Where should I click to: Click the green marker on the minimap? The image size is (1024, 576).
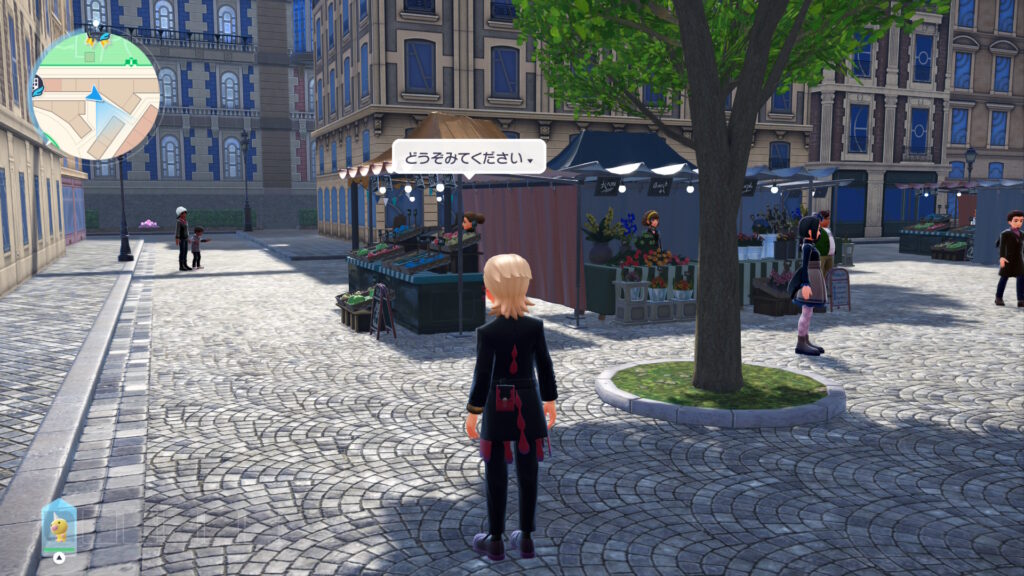(x=131, y=62)
